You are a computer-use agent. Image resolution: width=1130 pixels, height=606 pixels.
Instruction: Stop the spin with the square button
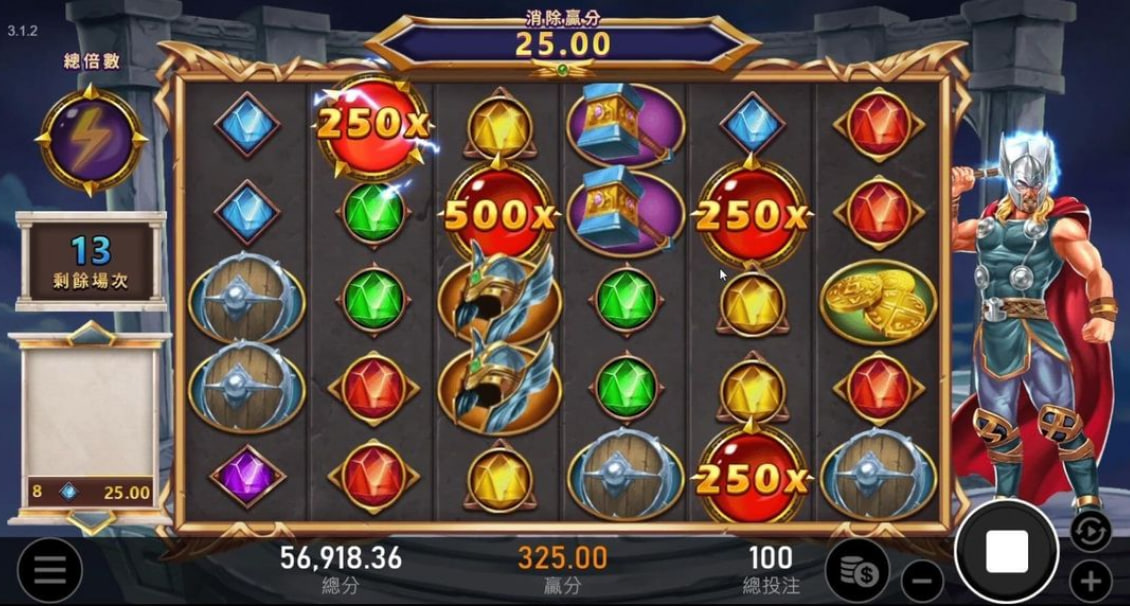pos(1007,551)
